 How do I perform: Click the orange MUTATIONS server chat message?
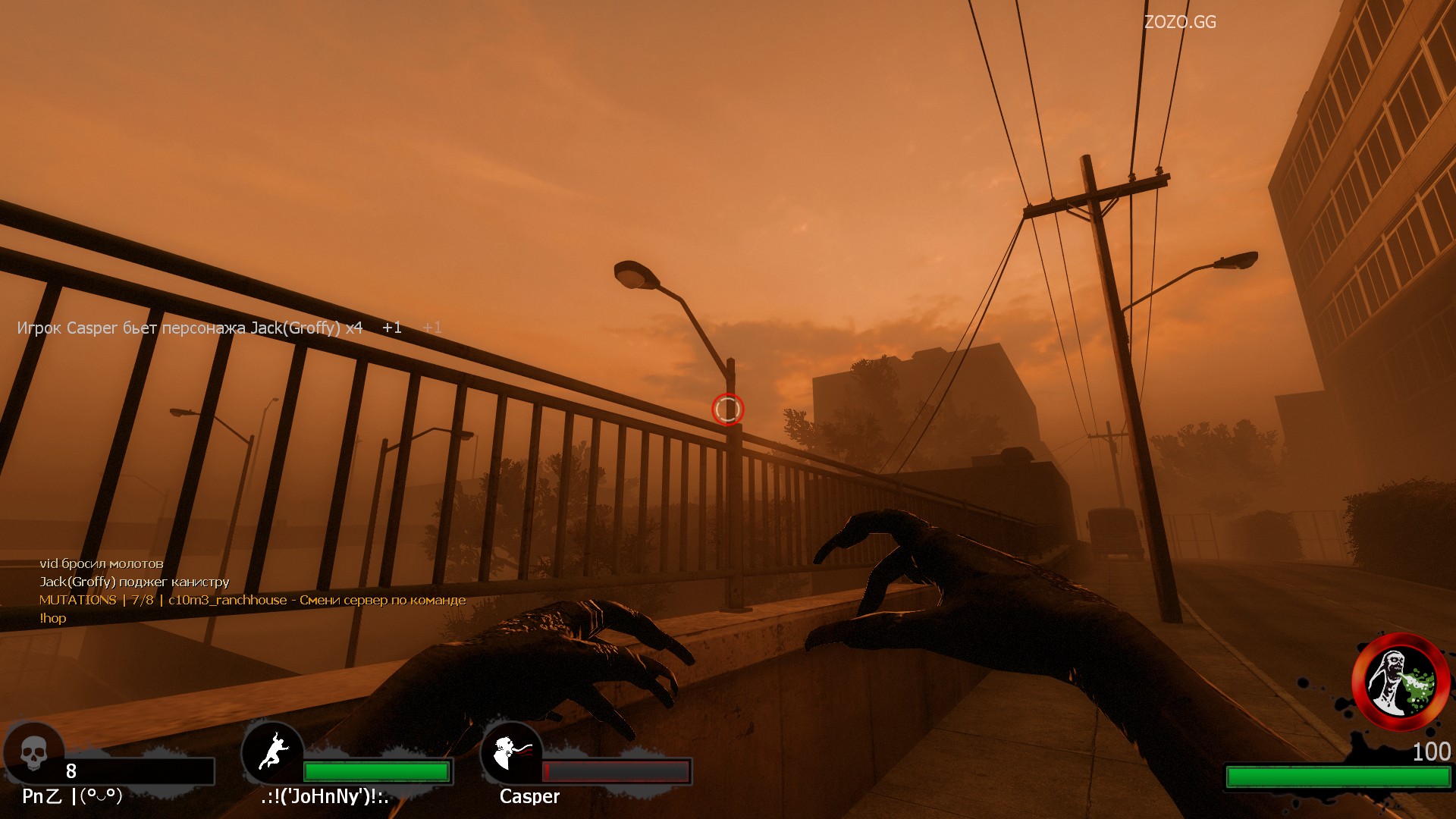pos(252,600)
